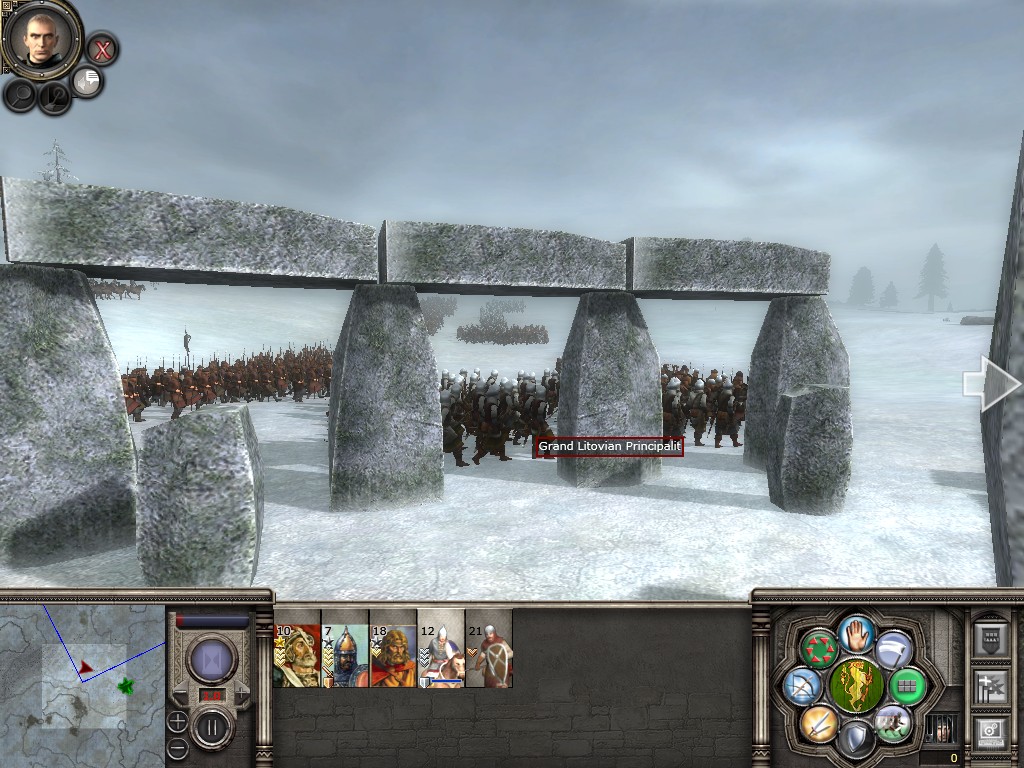
Task: Zoom out the minimap with minus button
Action: coord(177,746)
